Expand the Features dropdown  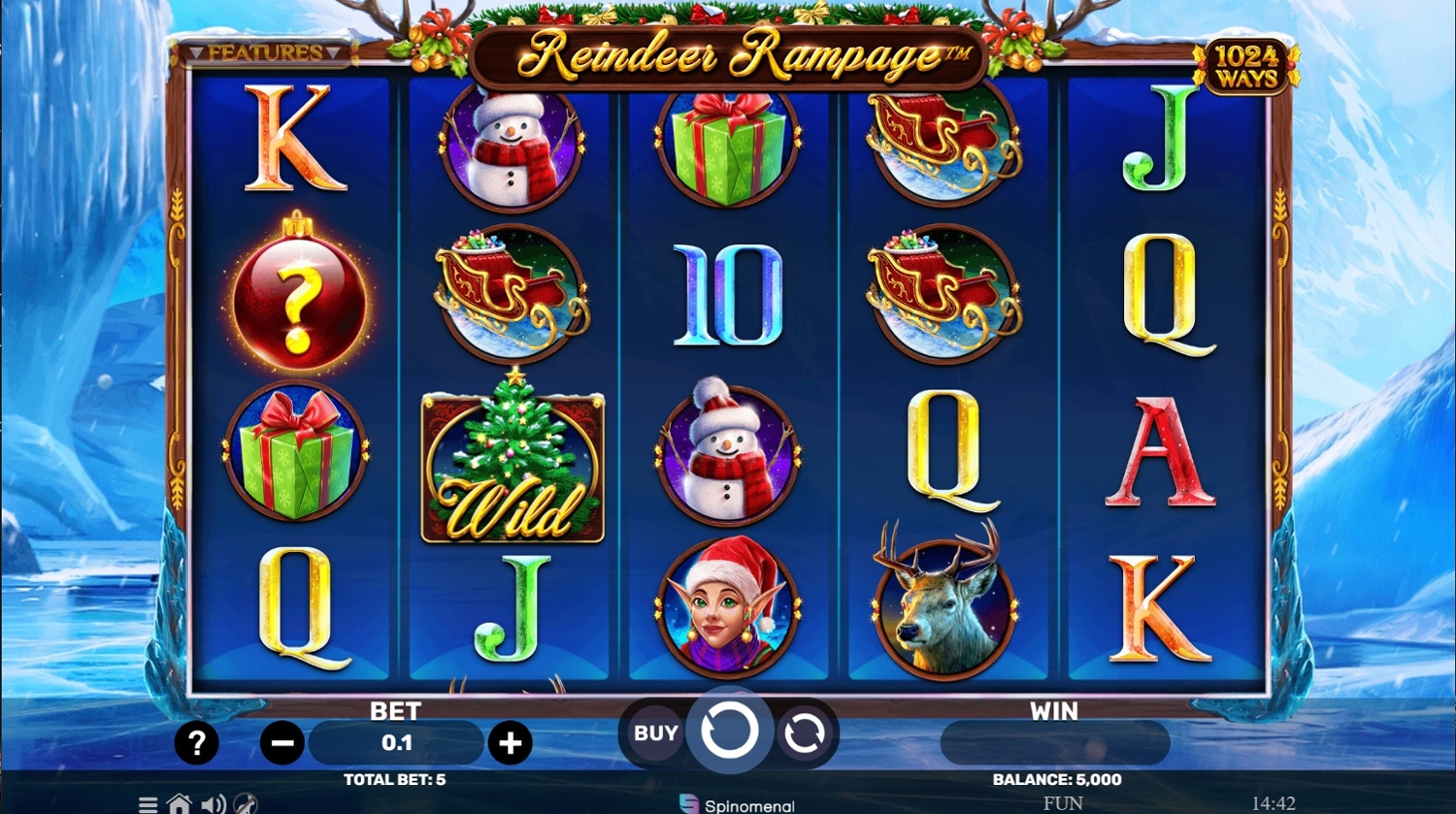click(265, 52)
